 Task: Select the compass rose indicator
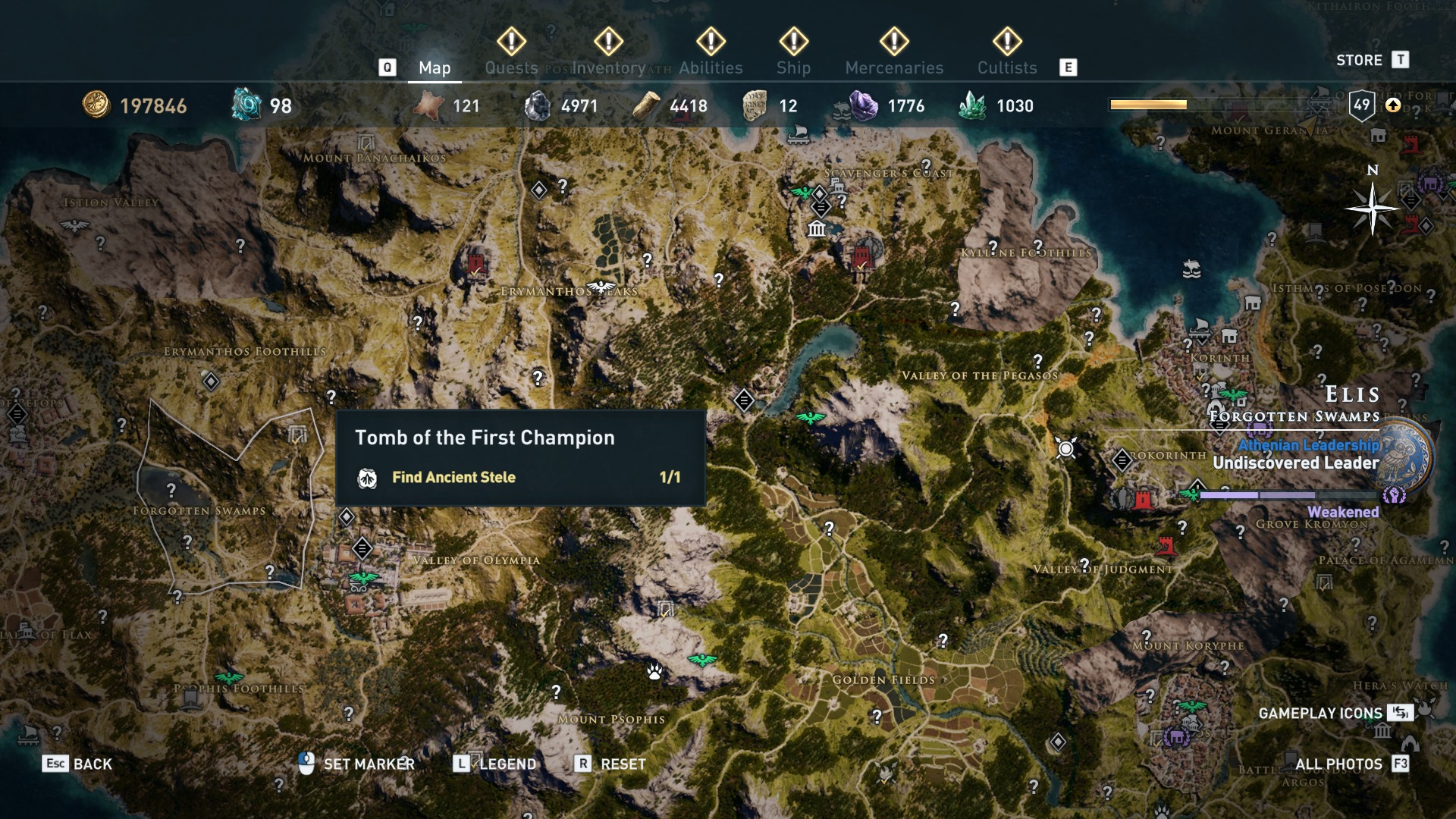pos(1372,209)
